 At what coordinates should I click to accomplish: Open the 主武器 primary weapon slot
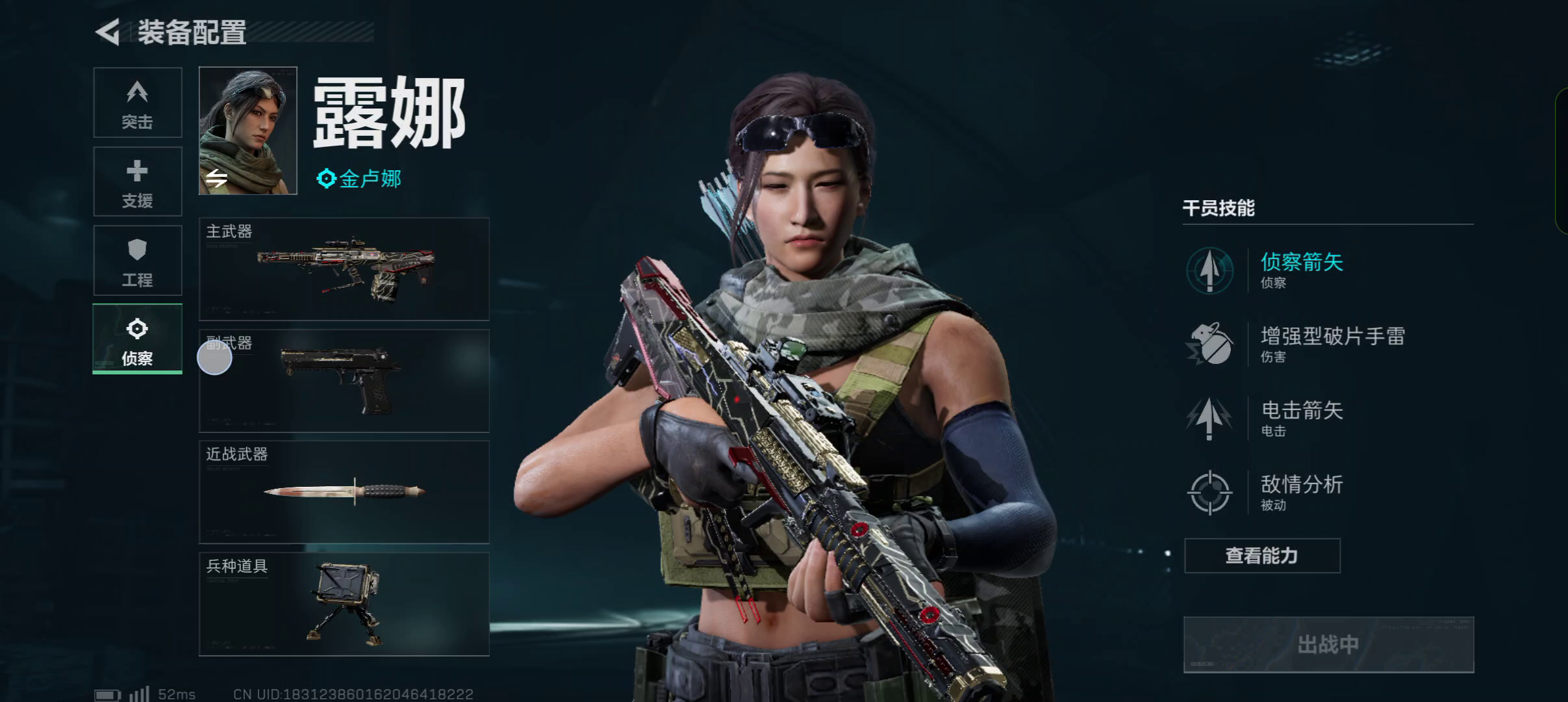point(344,269)
